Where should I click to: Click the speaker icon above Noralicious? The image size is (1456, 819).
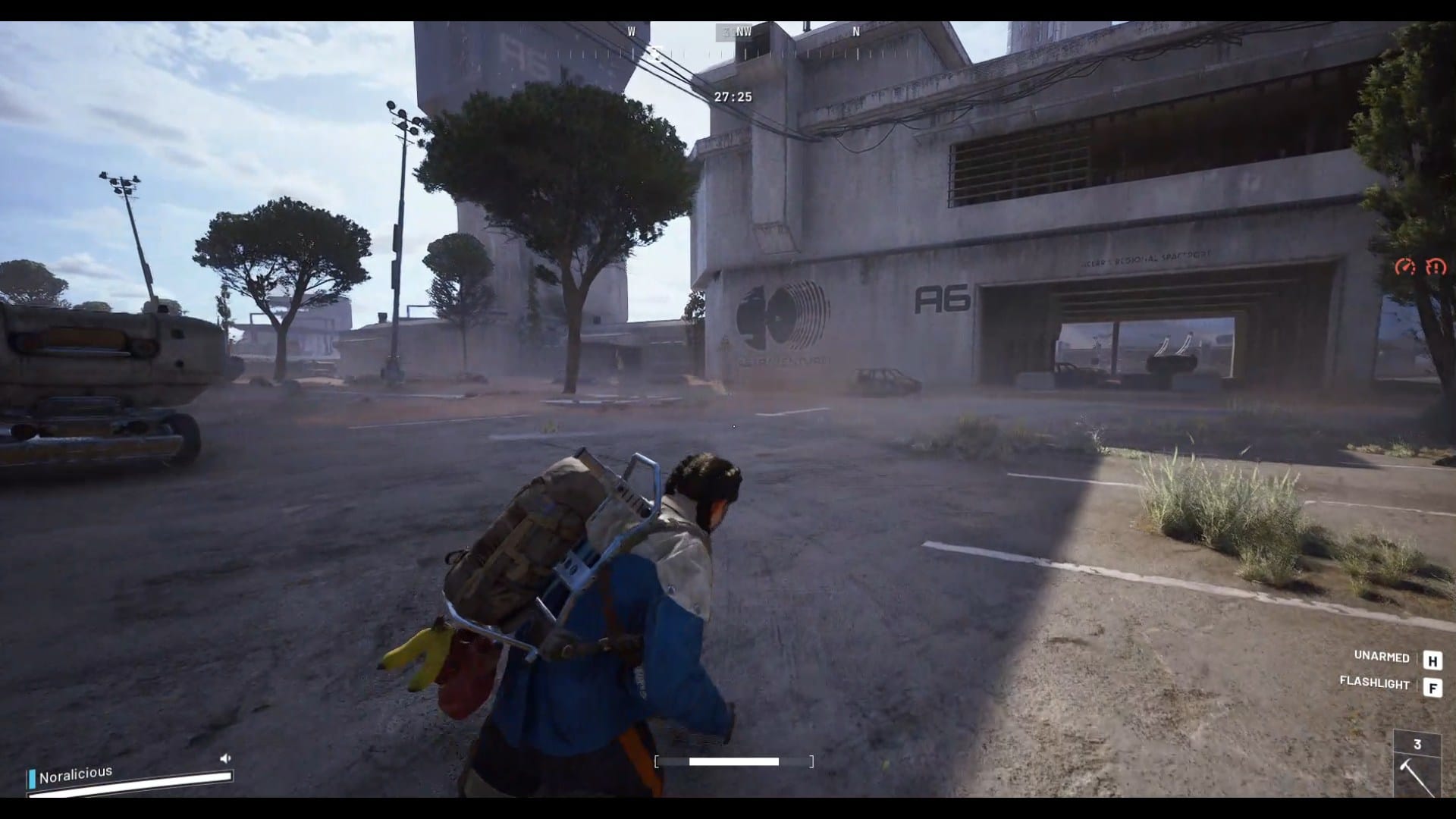pyautogui.click(x=224, y=756)
